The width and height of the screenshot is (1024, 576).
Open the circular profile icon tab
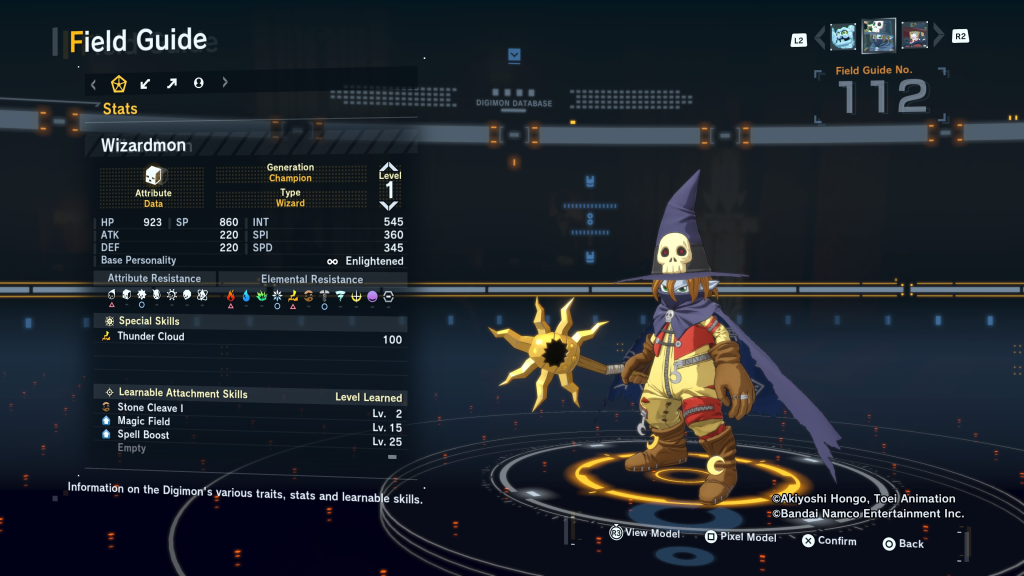point(199,84)
